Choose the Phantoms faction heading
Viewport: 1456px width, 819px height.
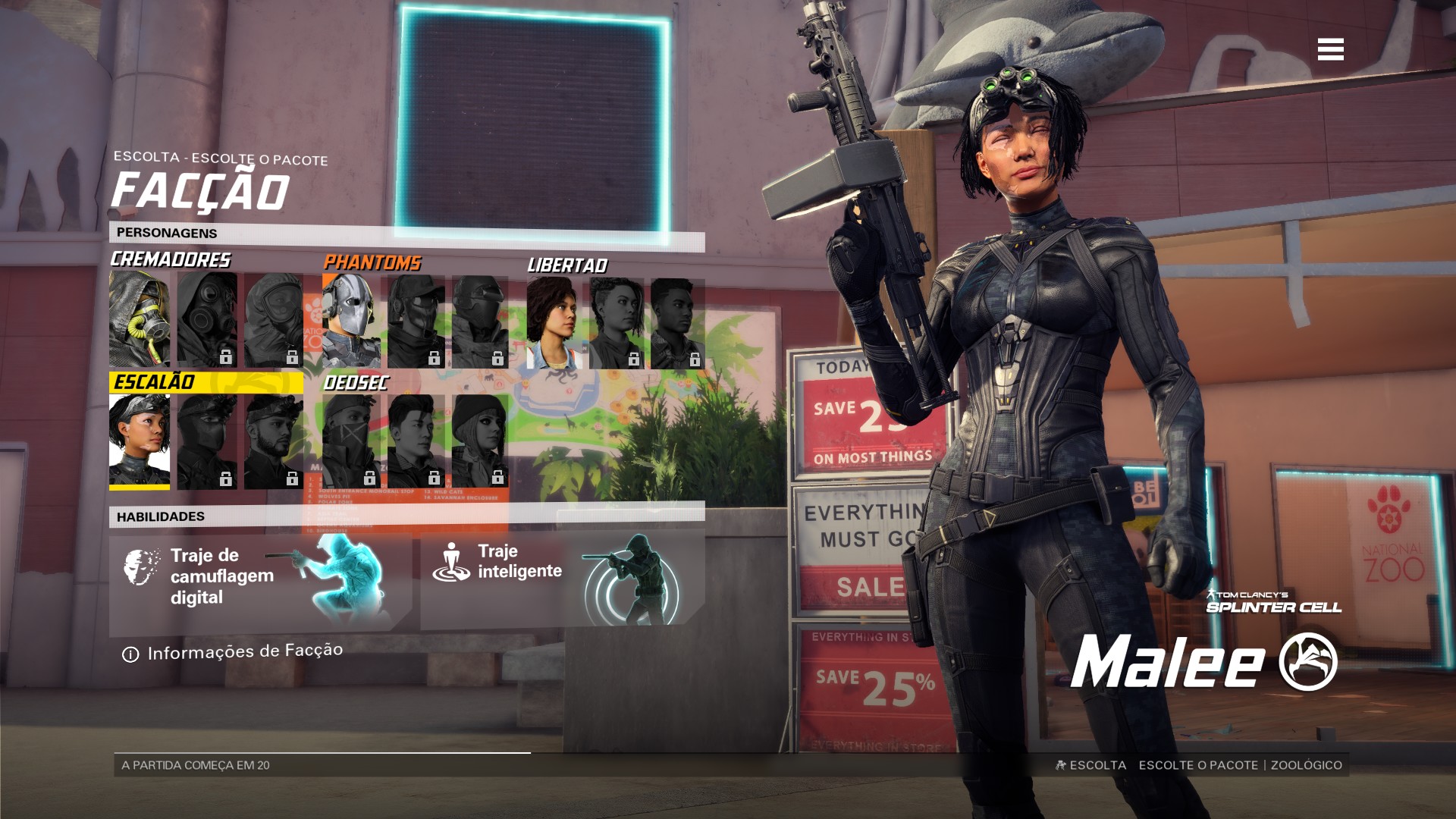372,262
